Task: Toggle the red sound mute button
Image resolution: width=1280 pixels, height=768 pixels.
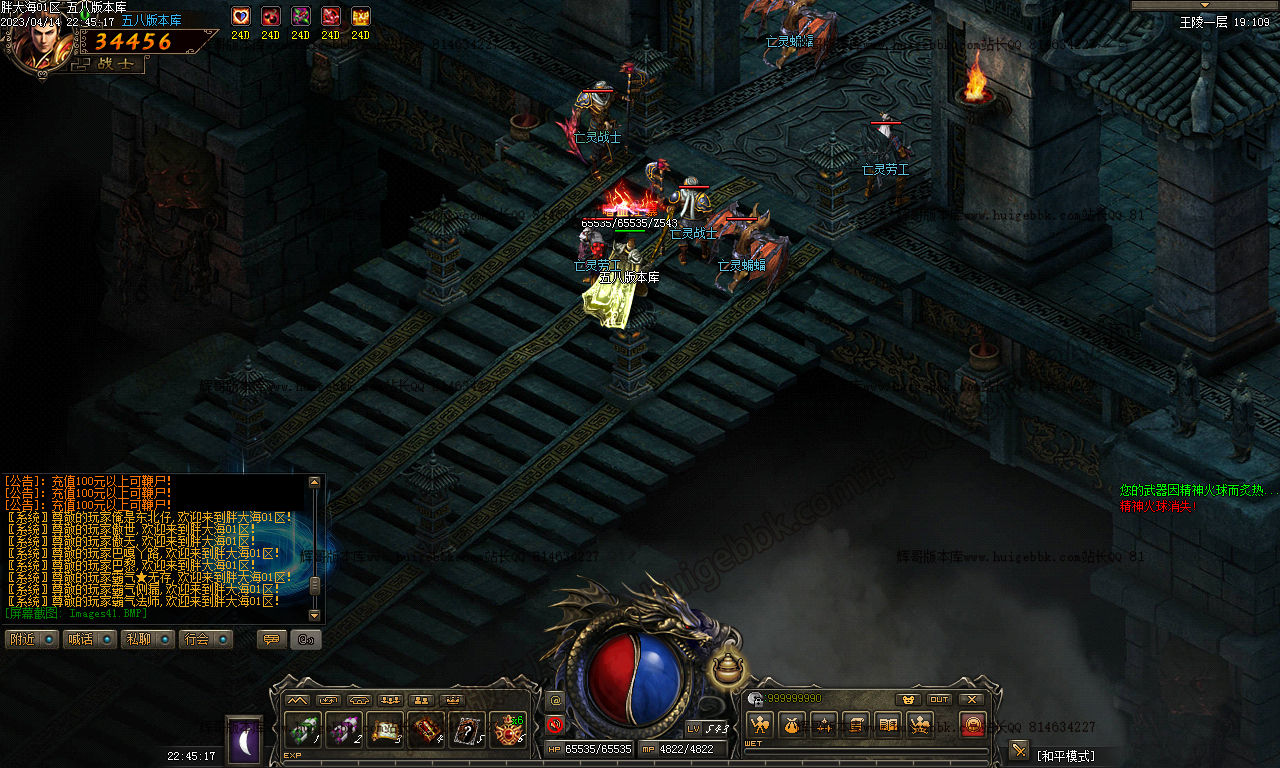Action: point(555,725)
